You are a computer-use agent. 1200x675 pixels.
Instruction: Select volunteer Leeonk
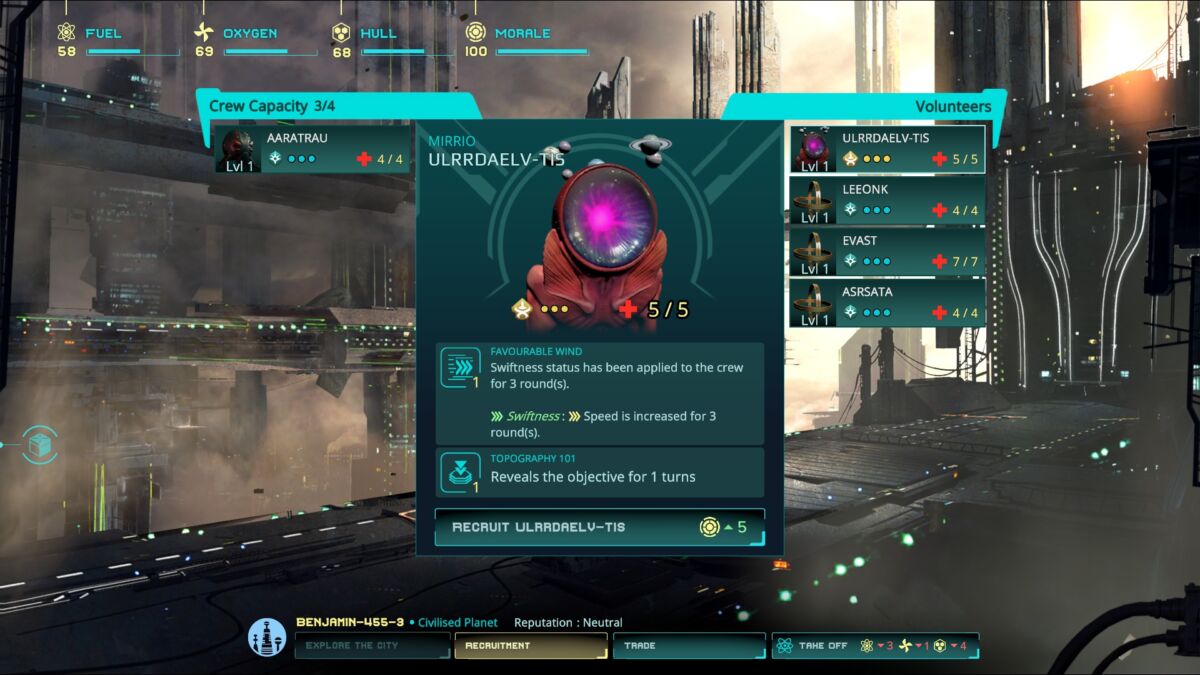point(887,200)
